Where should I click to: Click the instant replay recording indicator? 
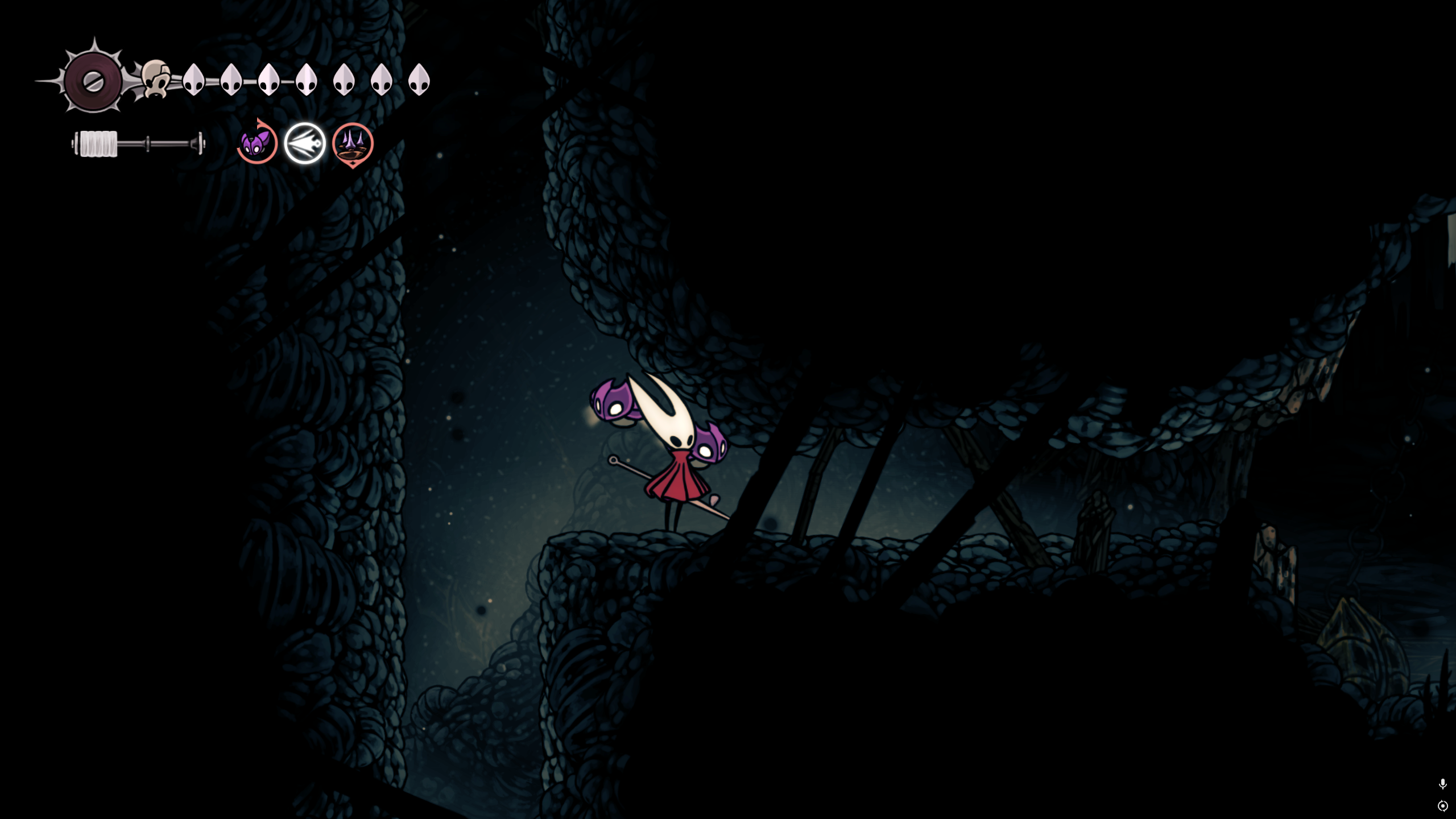1442,806
